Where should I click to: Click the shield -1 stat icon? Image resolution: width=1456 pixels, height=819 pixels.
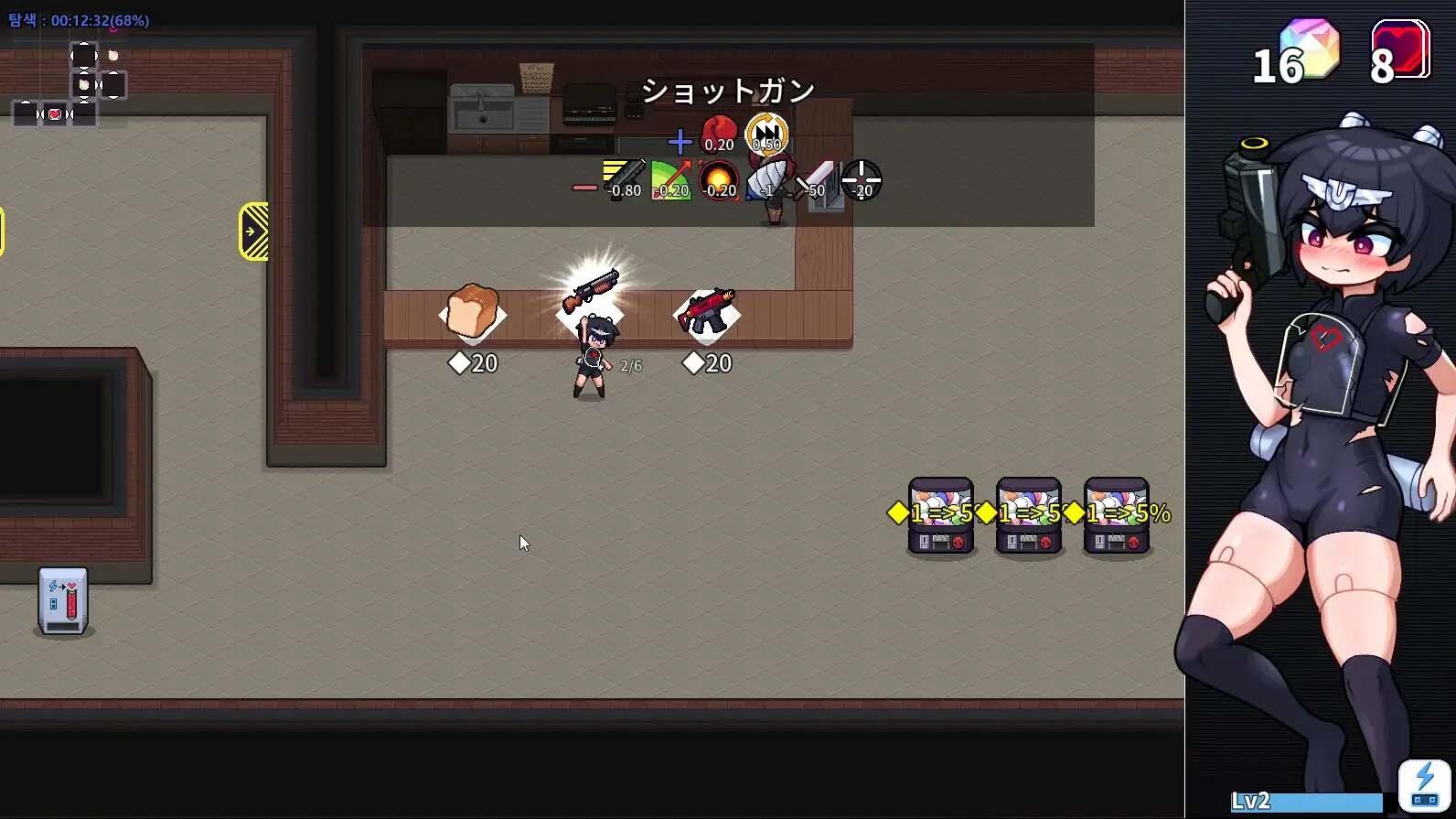click(x=768, y=179)
